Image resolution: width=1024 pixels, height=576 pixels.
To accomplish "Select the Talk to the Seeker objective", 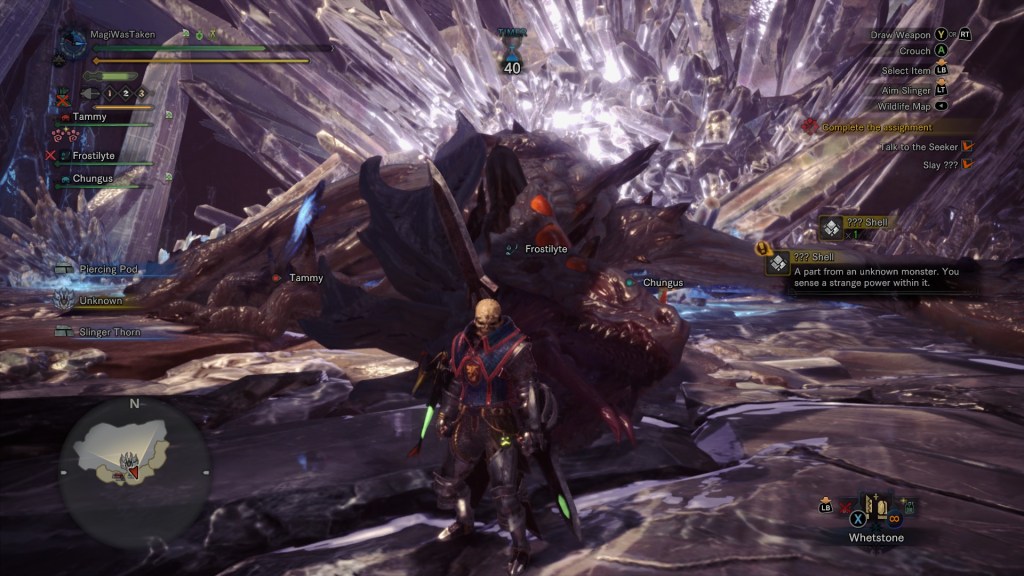I will (920, 146).
